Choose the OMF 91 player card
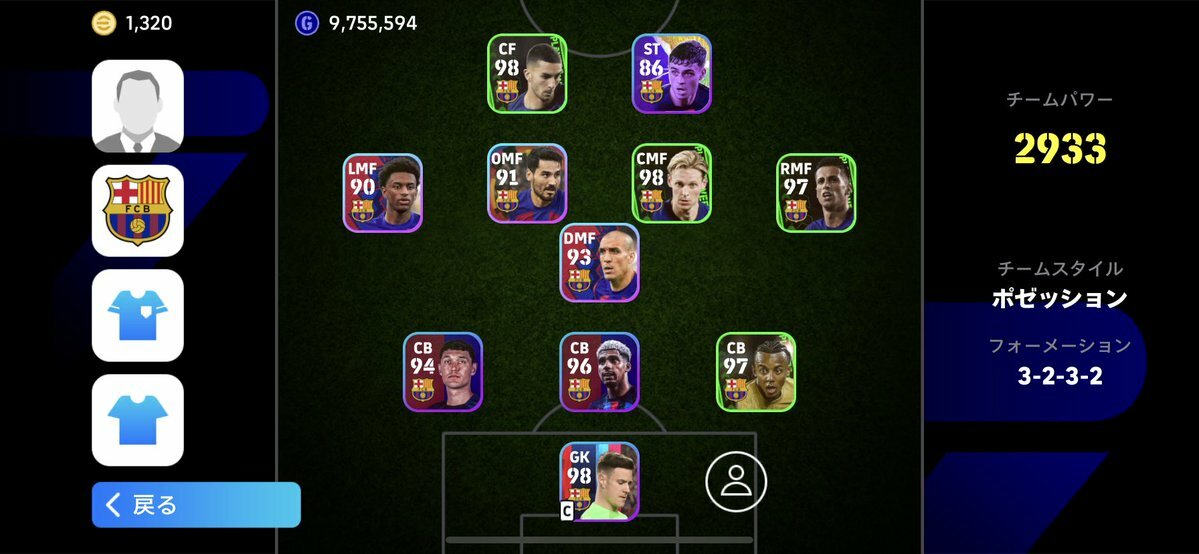 [527, 183]
